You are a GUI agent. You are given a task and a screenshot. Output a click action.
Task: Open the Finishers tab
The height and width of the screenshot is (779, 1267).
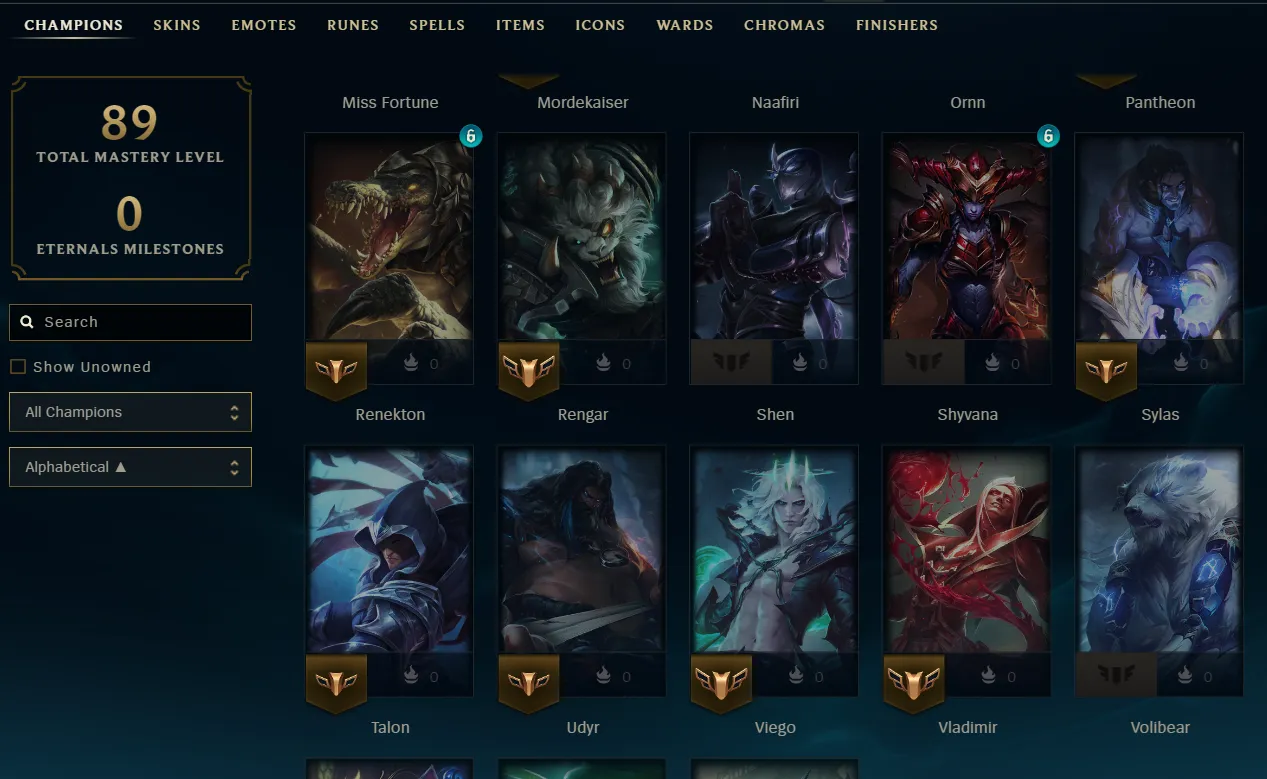pyautogui.click(x=897, y=25)
